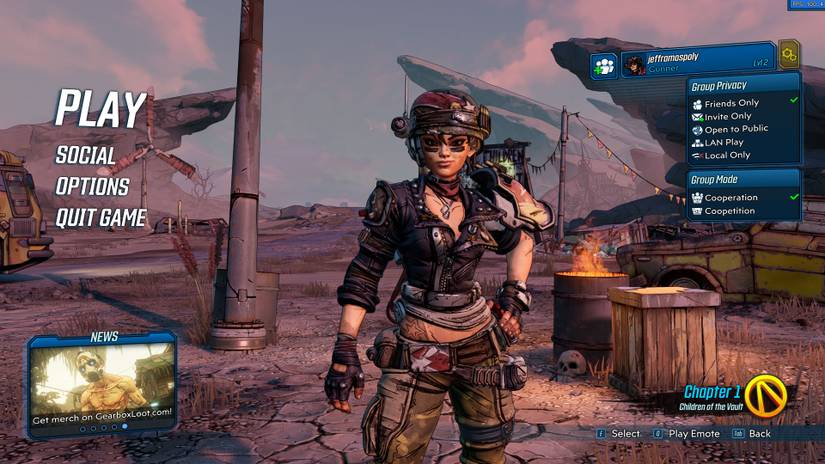The width and height of the screenshot is (825, 464).
Task: Click the add-friends group icon
Action: [x=603, y=66]
